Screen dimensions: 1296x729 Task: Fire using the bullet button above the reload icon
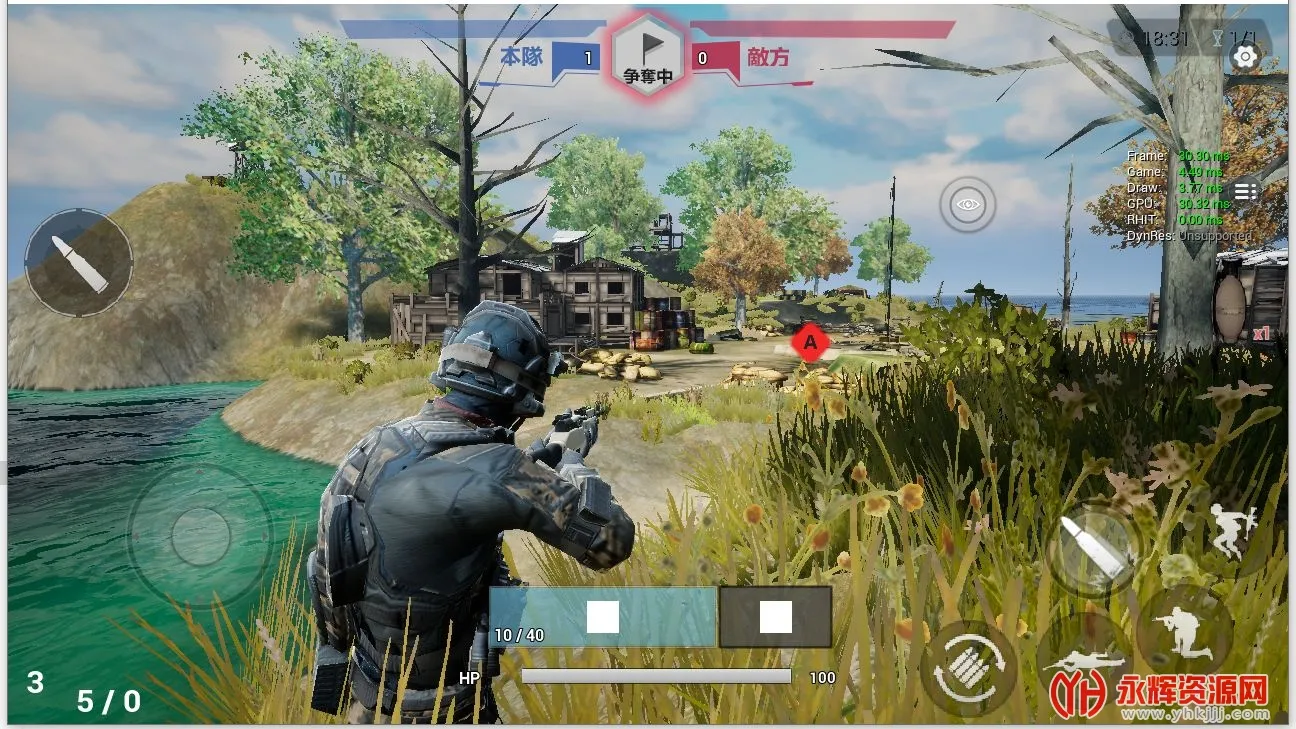pos(1094,547)
